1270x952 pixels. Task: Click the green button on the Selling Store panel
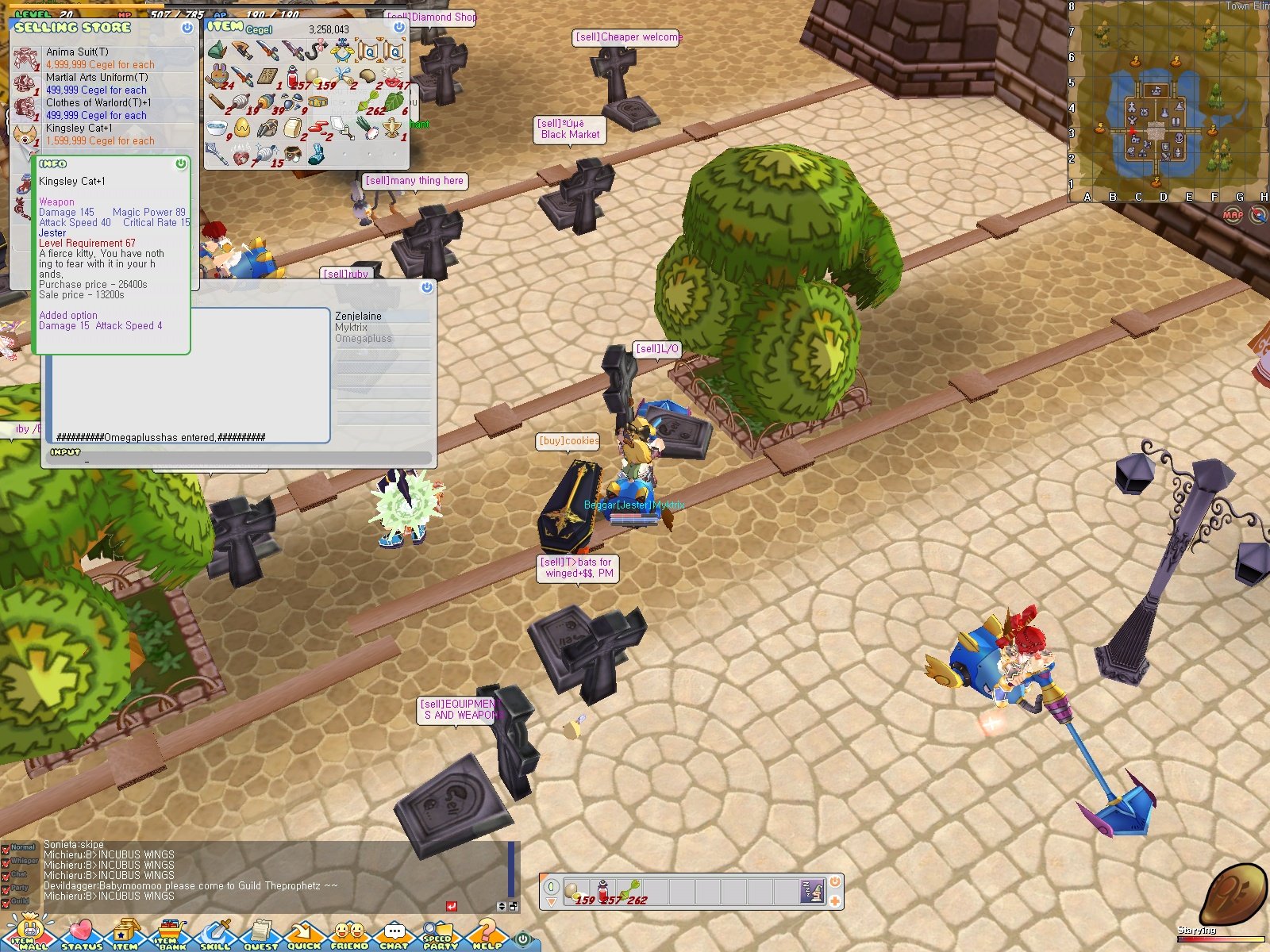tap(186, 29)
